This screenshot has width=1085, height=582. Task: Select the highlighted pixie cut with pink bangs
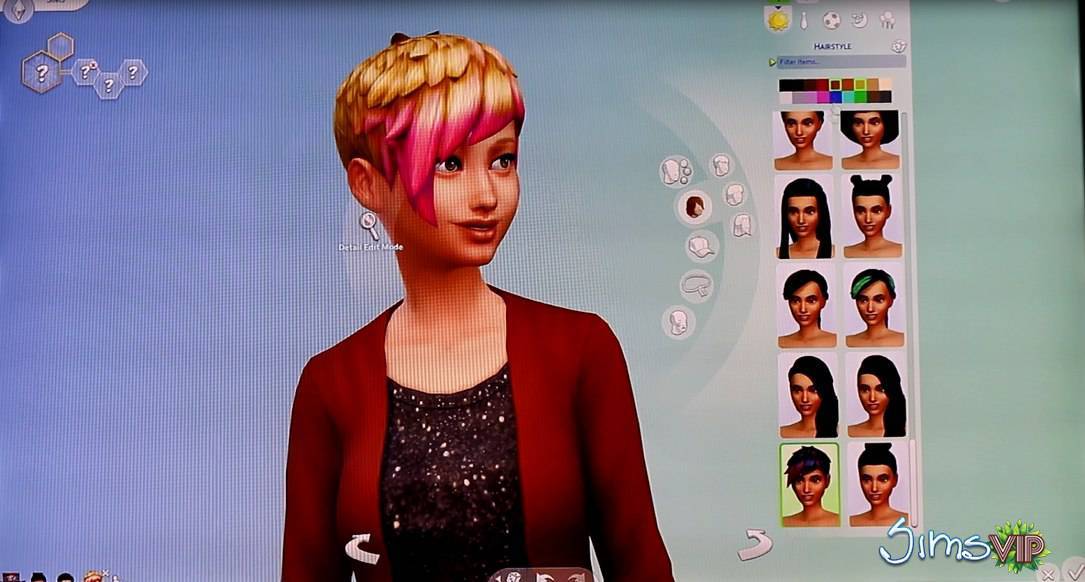tap(809, 484)
